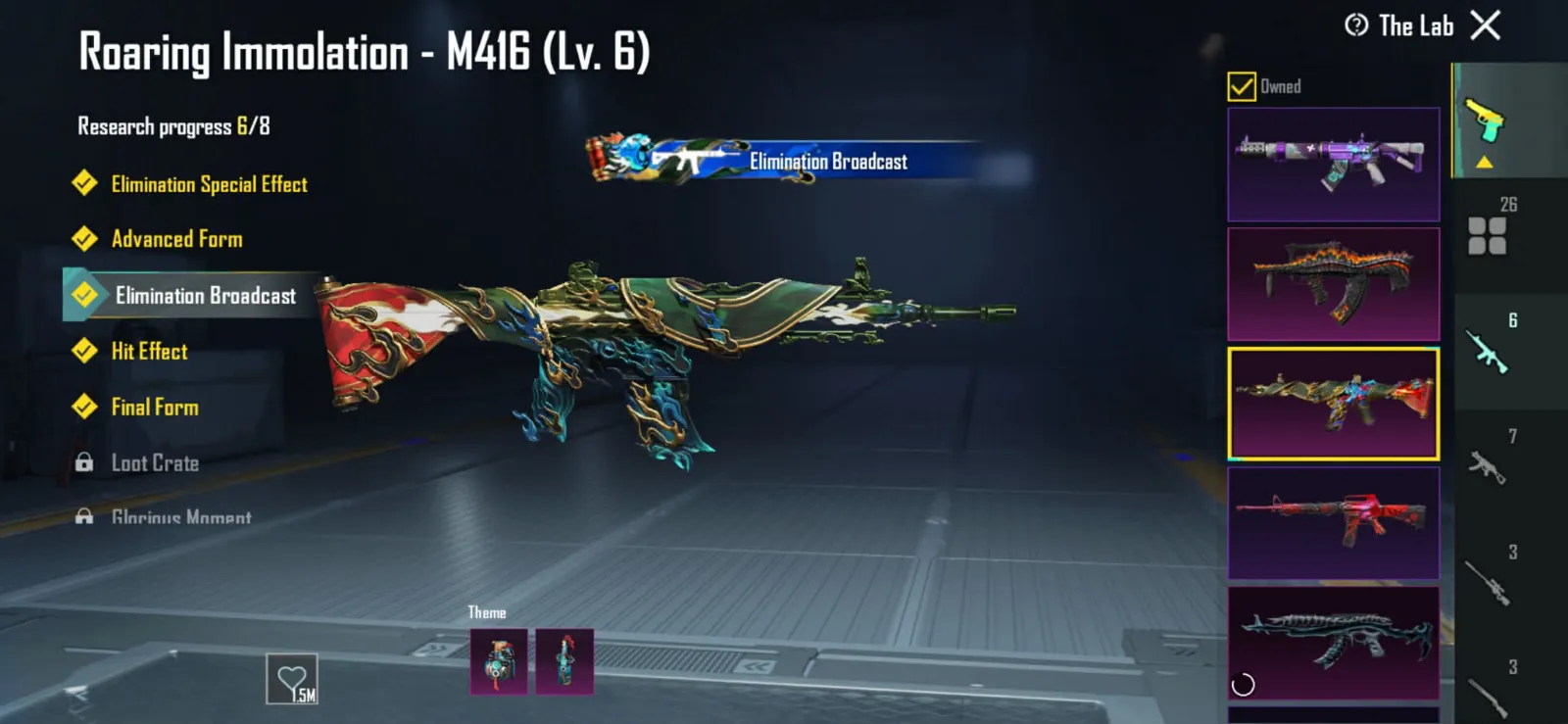Choose the flaming orange rifle skin thumbnail

[x=1333, y=284]
